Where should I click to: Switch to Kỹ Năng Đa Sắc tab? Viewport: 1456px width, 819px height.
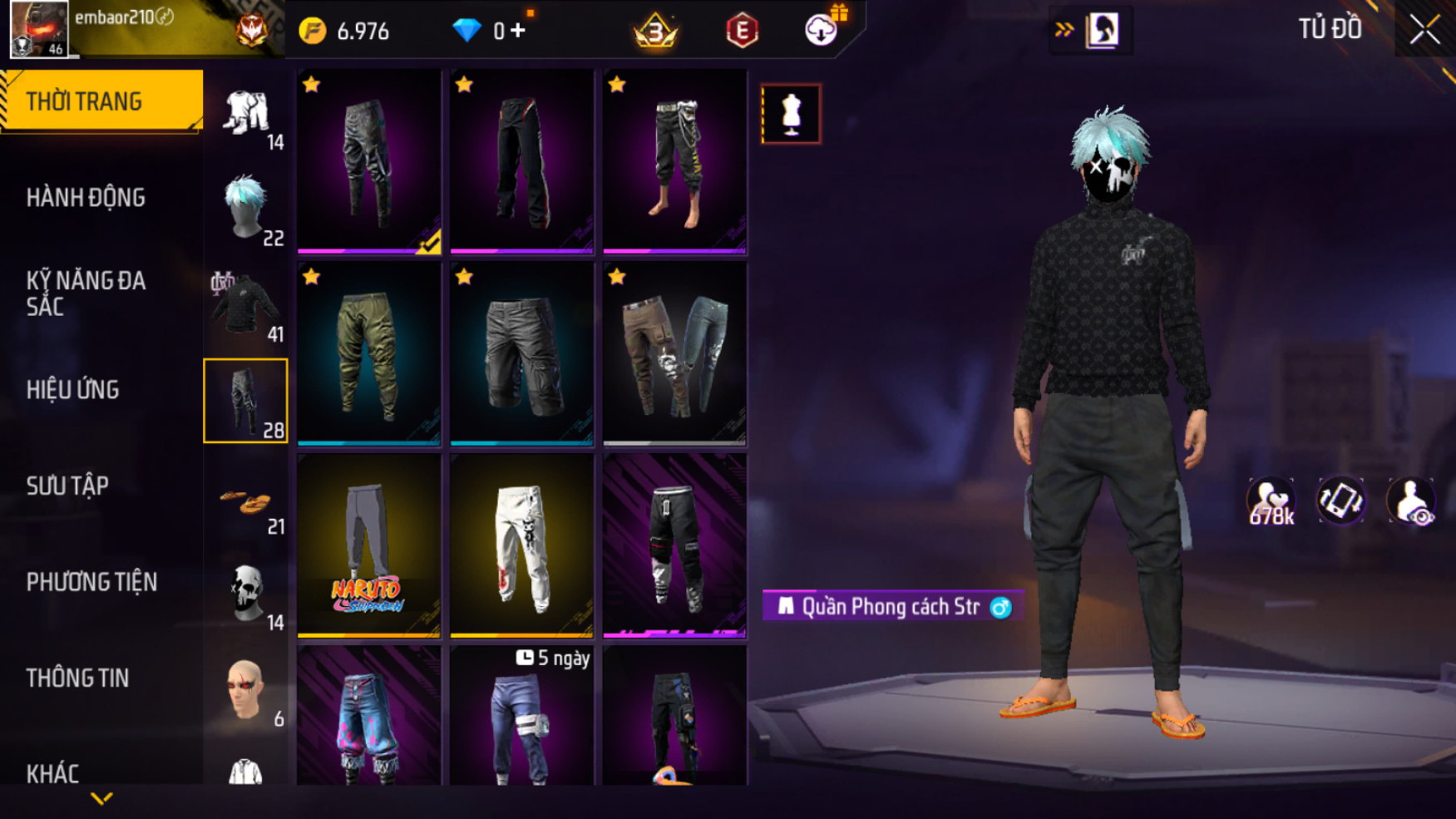click(x=86, y=294)
